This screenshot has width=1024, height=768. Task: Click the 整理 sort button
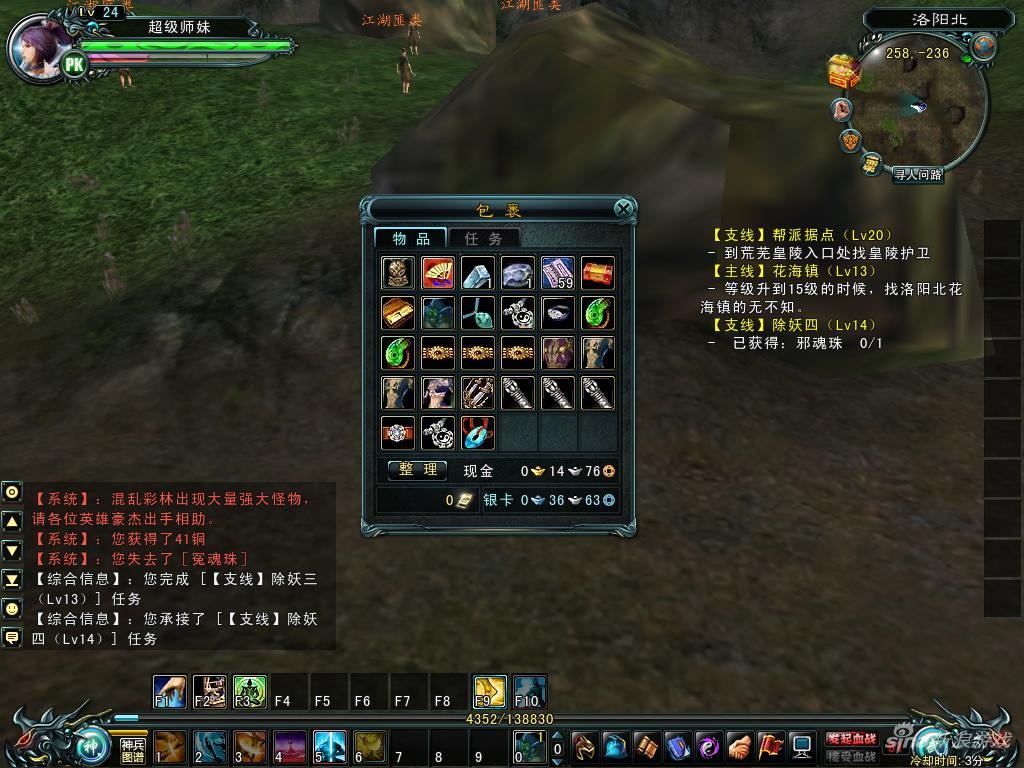pos(418,470)
